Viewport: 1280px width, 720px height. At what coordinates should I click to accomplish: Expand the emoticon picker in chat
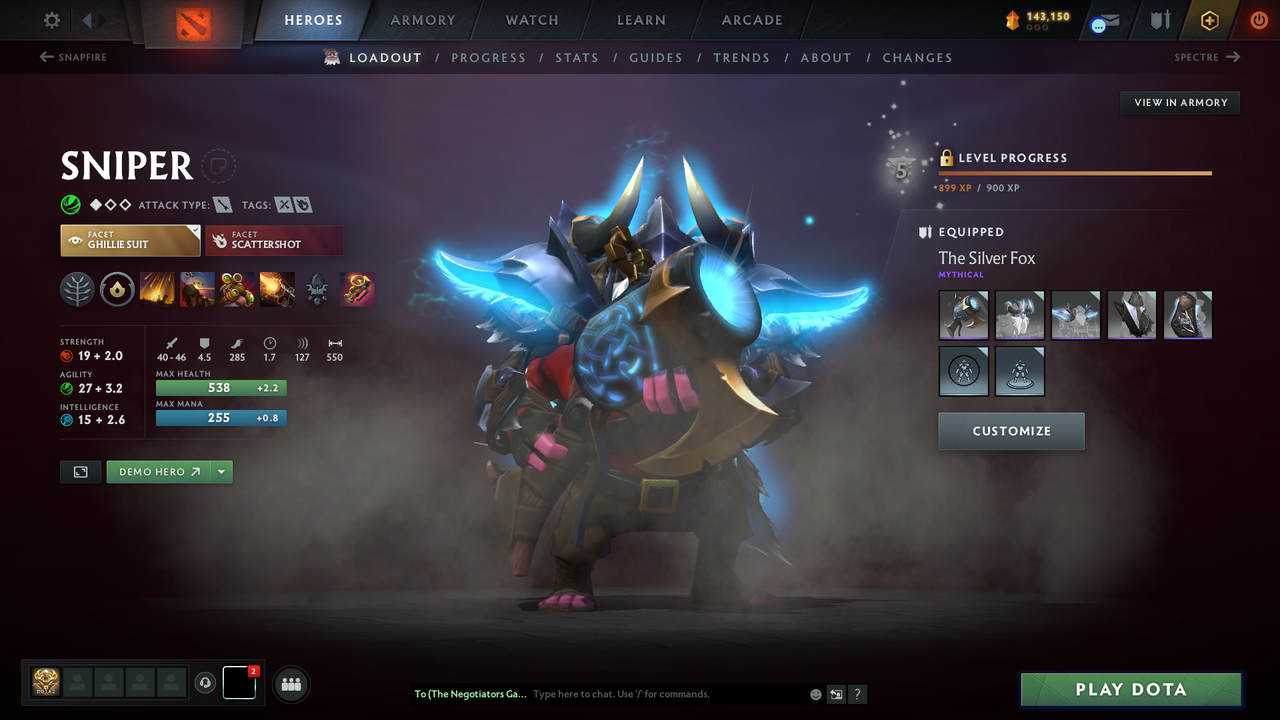tap(815, 693)
